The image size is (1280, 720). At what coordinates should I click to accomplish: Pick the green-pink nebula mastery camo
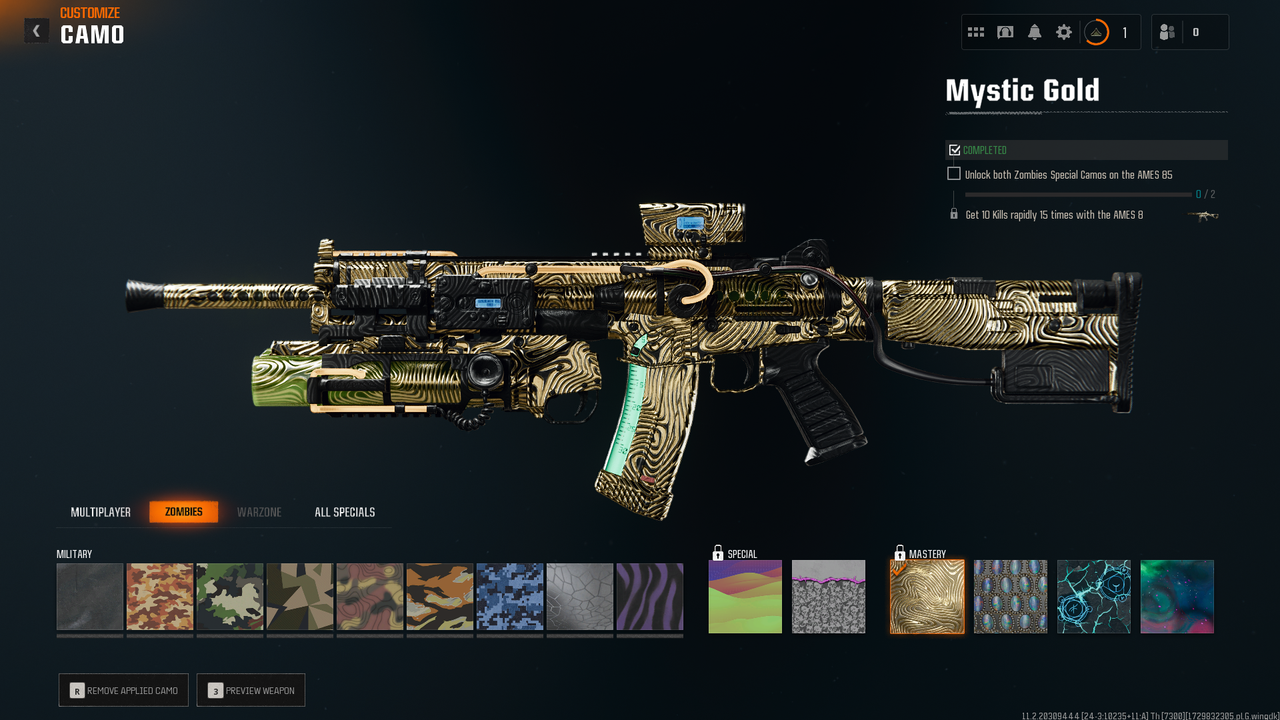(x=1177, y=596)
